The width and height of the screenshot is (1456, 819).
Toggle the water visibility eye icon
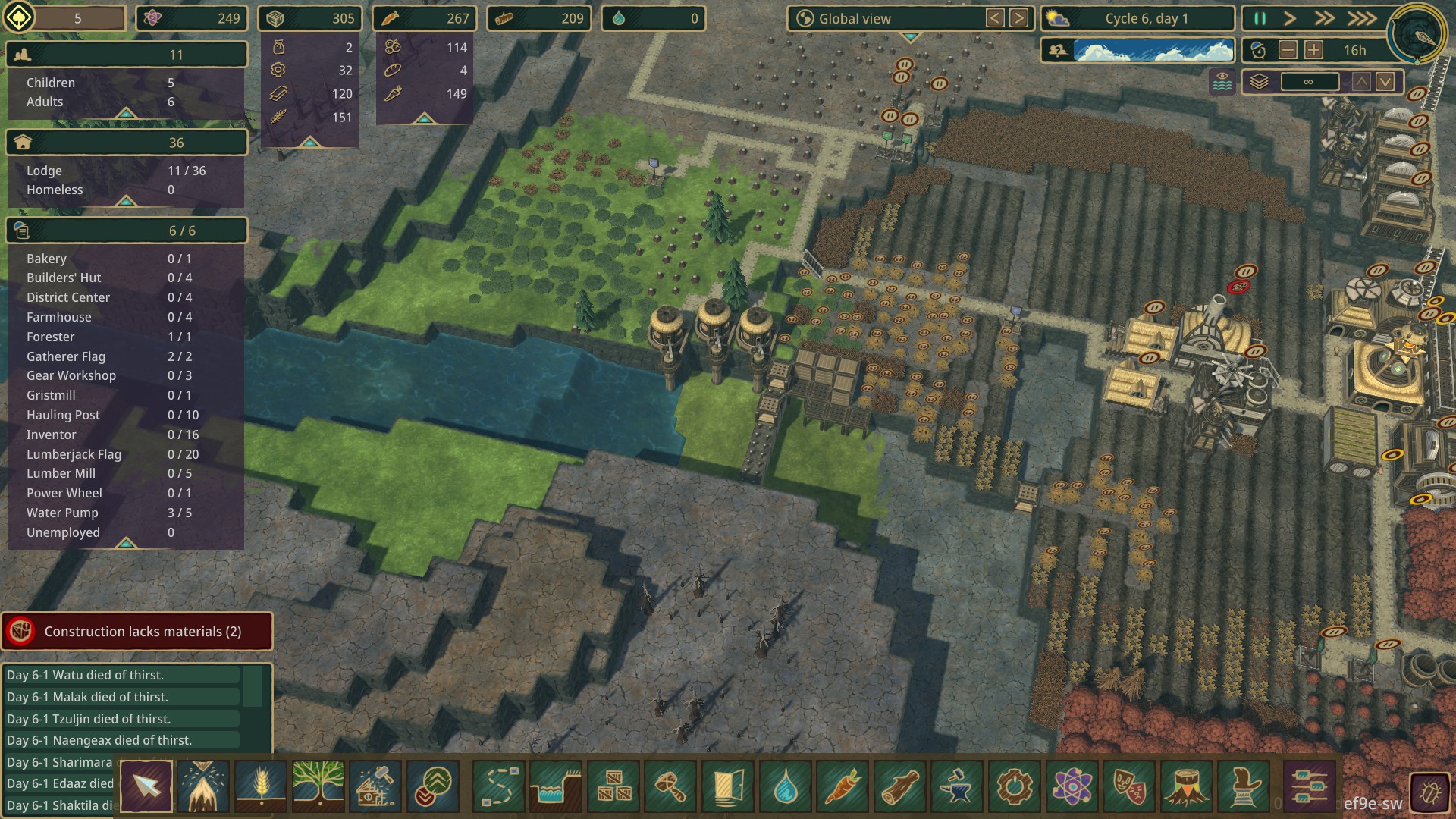[x=1222, y=82]
